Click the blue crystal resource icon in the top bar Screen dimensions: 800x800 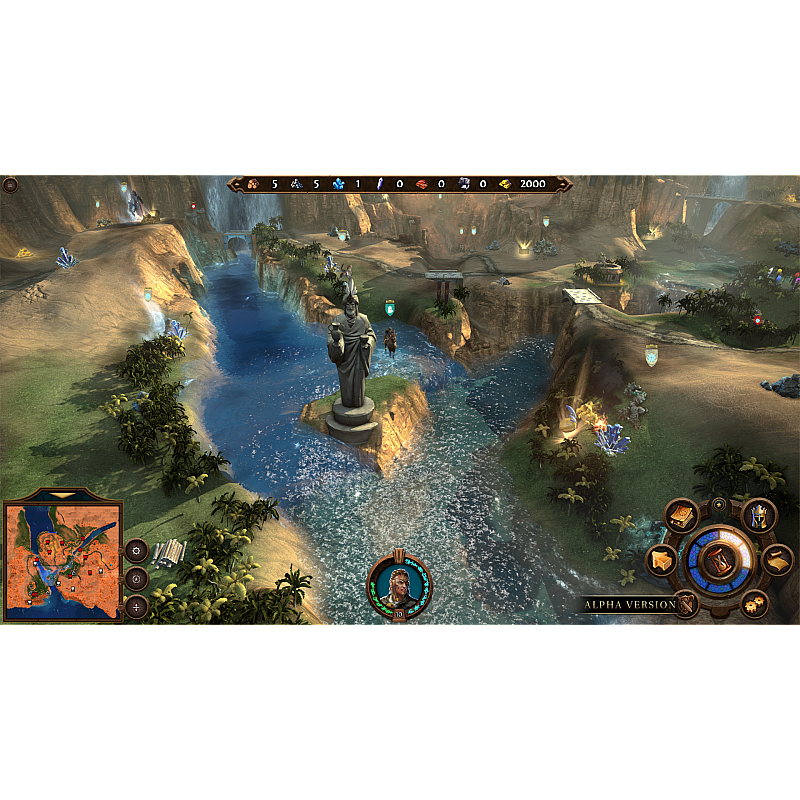[x=338, y=184]
